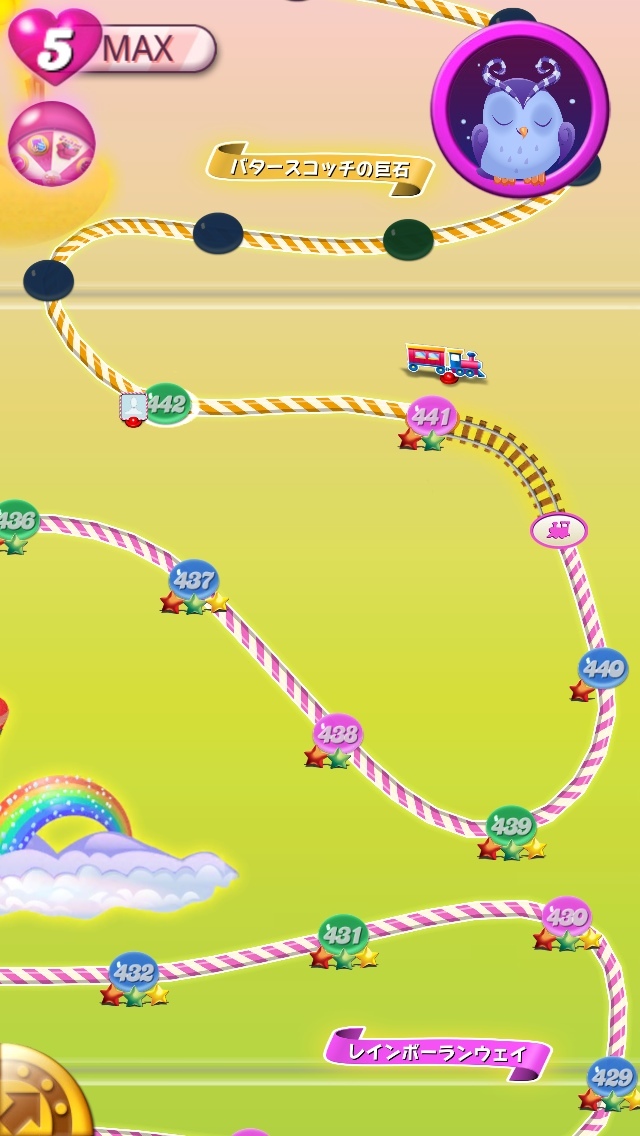
Task: Replay level 437
Action: coord(193,579)
